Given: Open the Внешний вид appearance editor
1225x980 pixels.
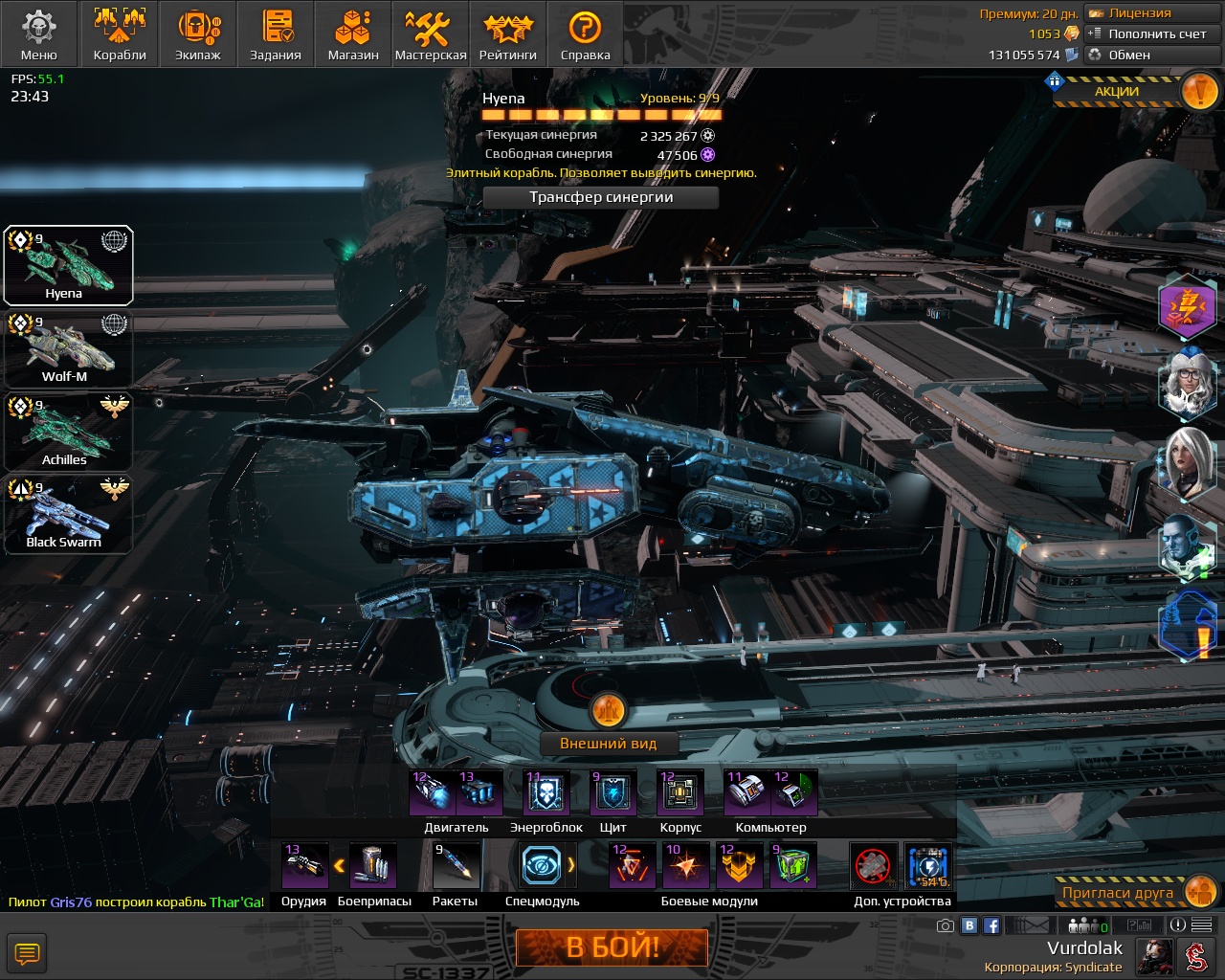Looking at the screenshot, I should point(609,744).
